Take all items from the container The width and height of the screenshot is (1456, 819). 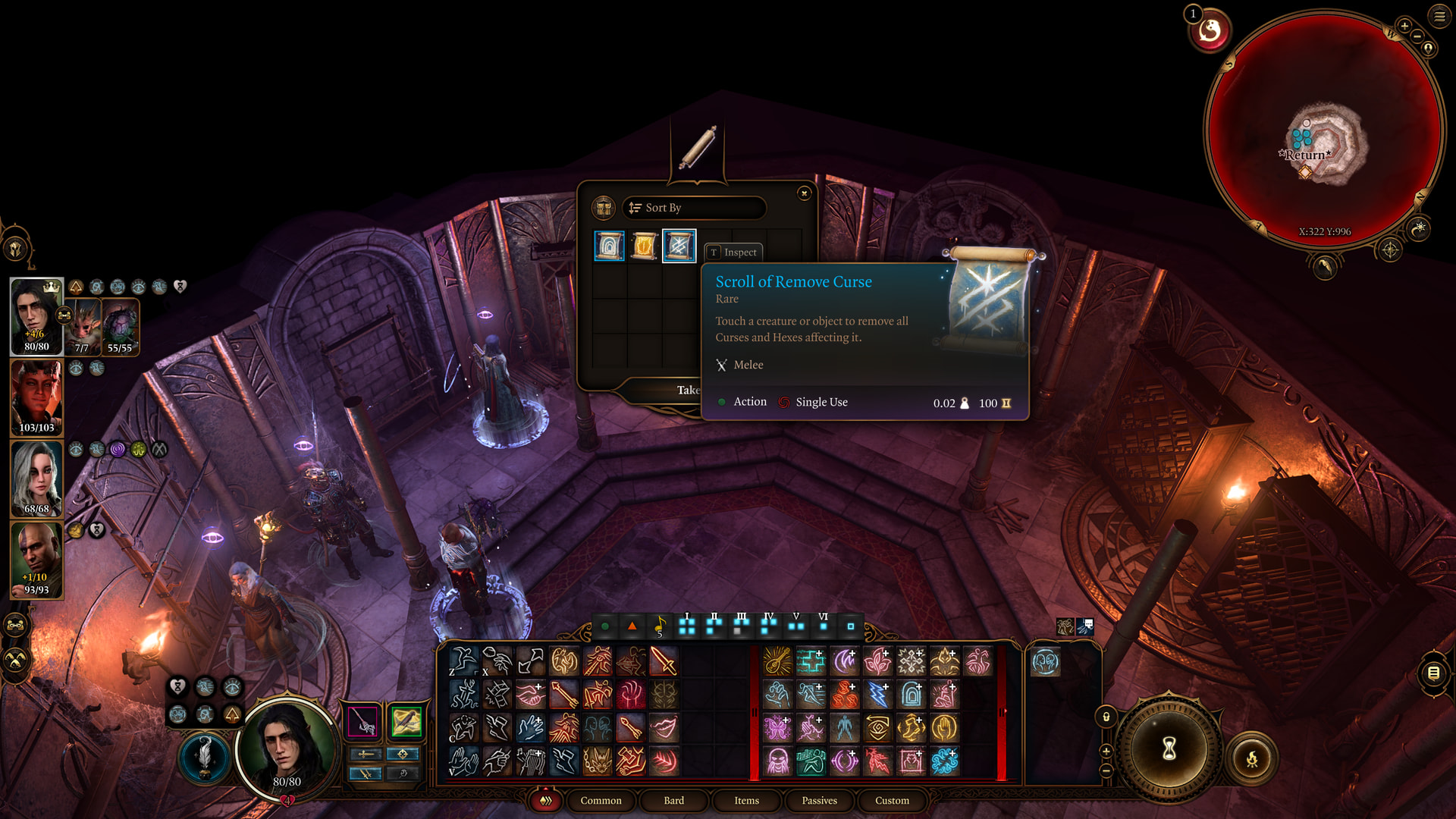click(x=687, y=390)
